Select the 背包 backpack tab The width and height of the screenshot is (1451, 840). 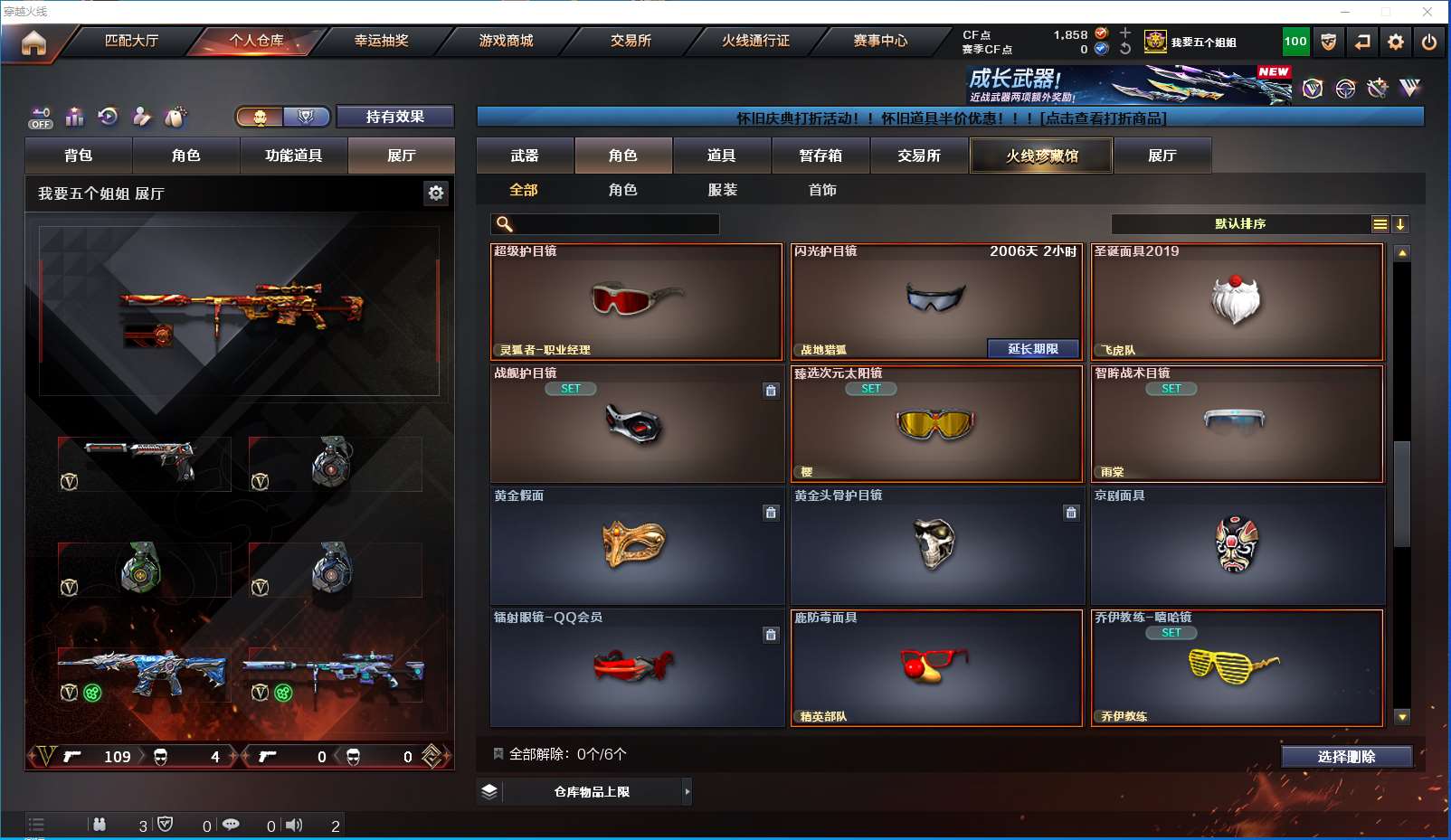79,156
